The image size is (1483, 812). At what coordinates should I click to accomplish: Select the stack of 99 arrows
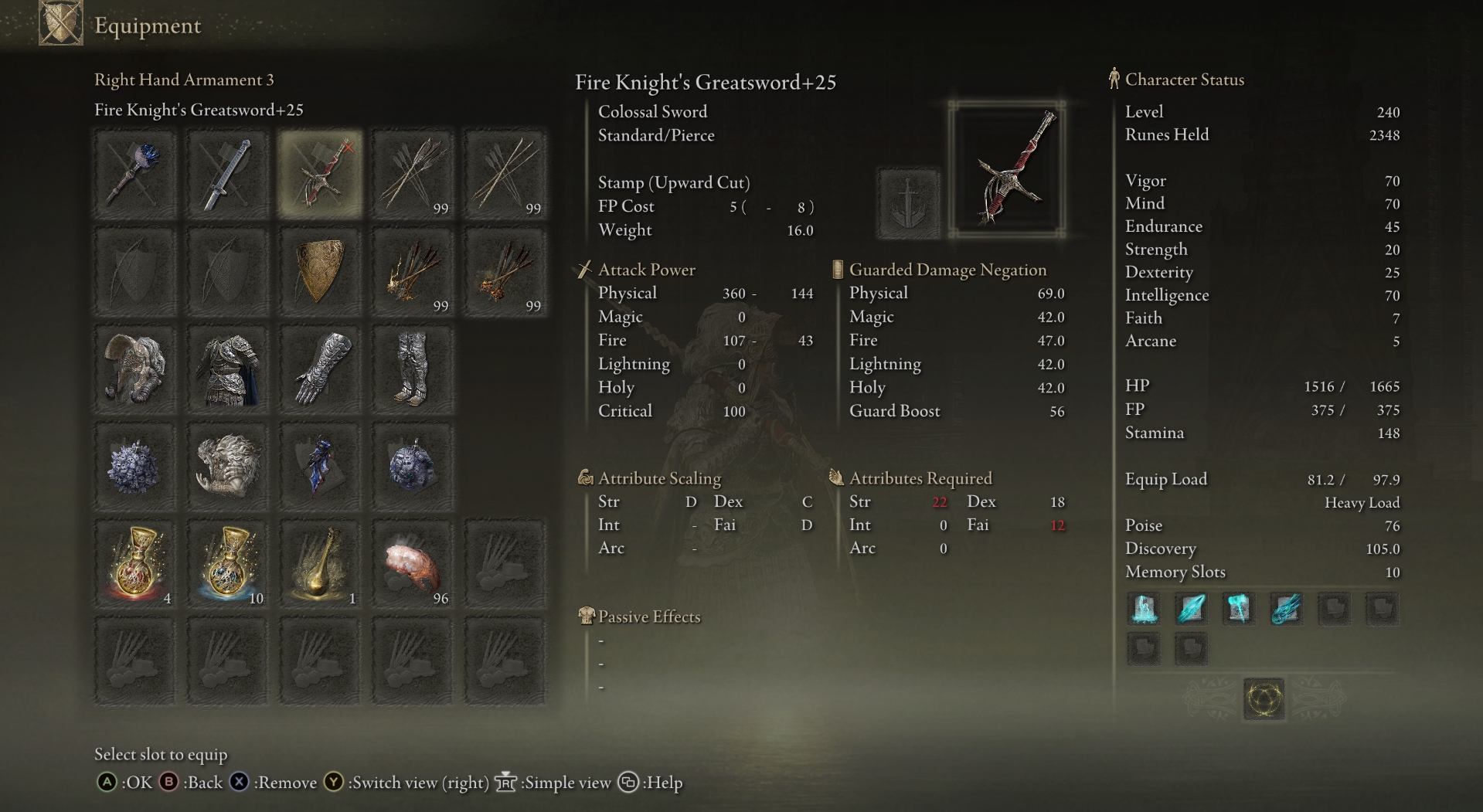coord(413,174)
